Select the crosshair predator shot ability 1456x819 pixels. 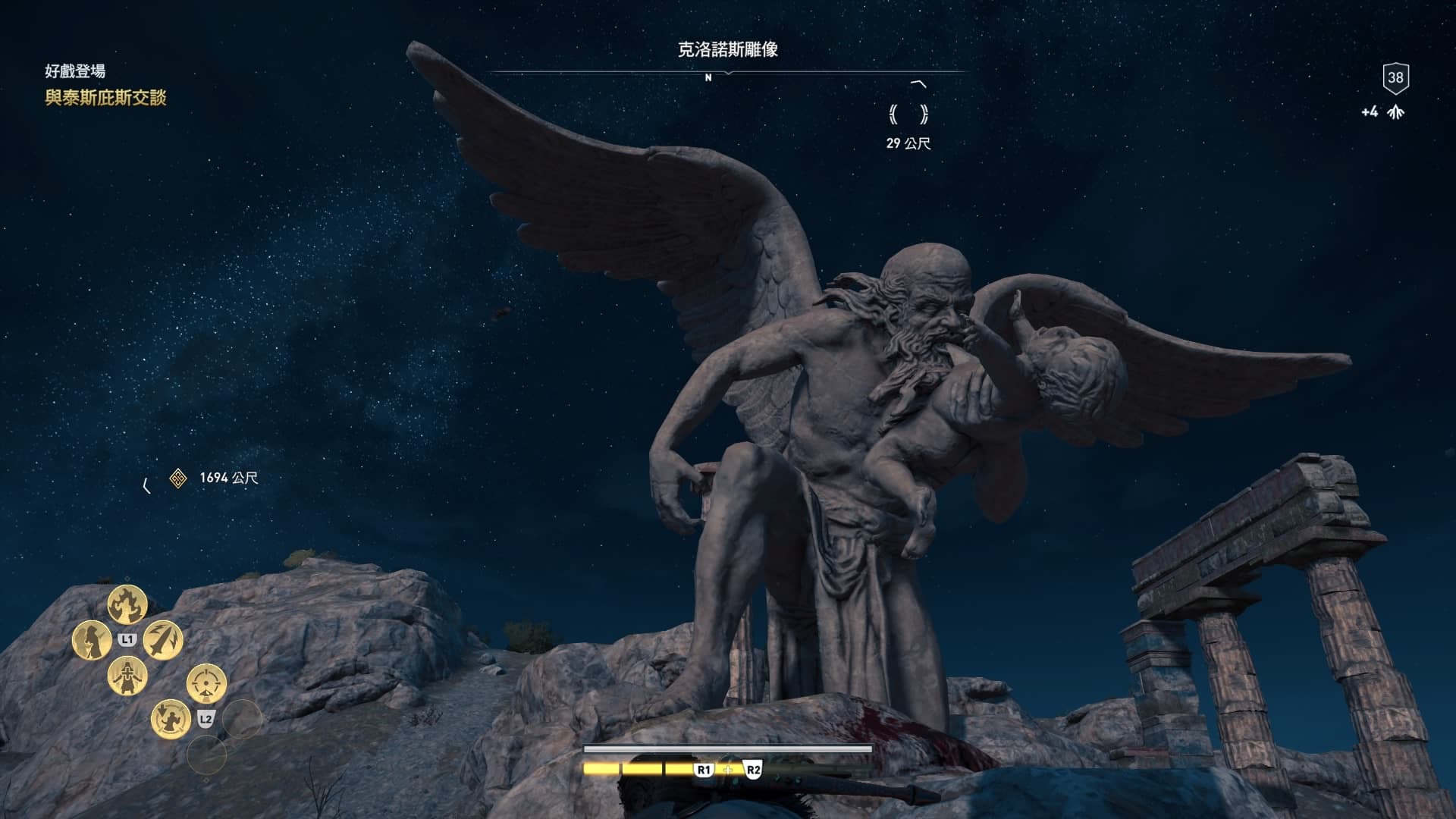pyautogui.click(x=206, y=682)
